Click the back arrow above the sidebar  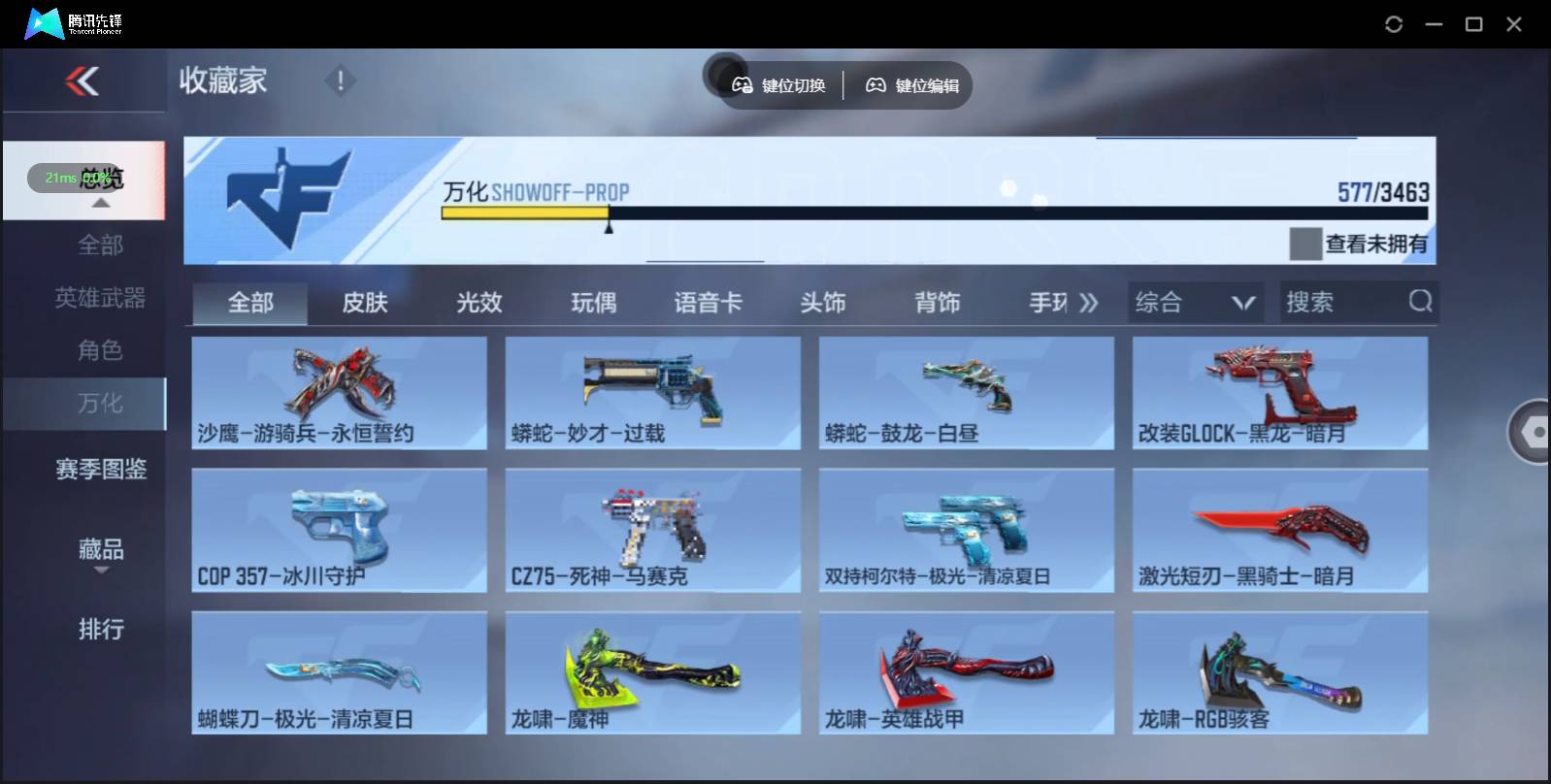83,82
